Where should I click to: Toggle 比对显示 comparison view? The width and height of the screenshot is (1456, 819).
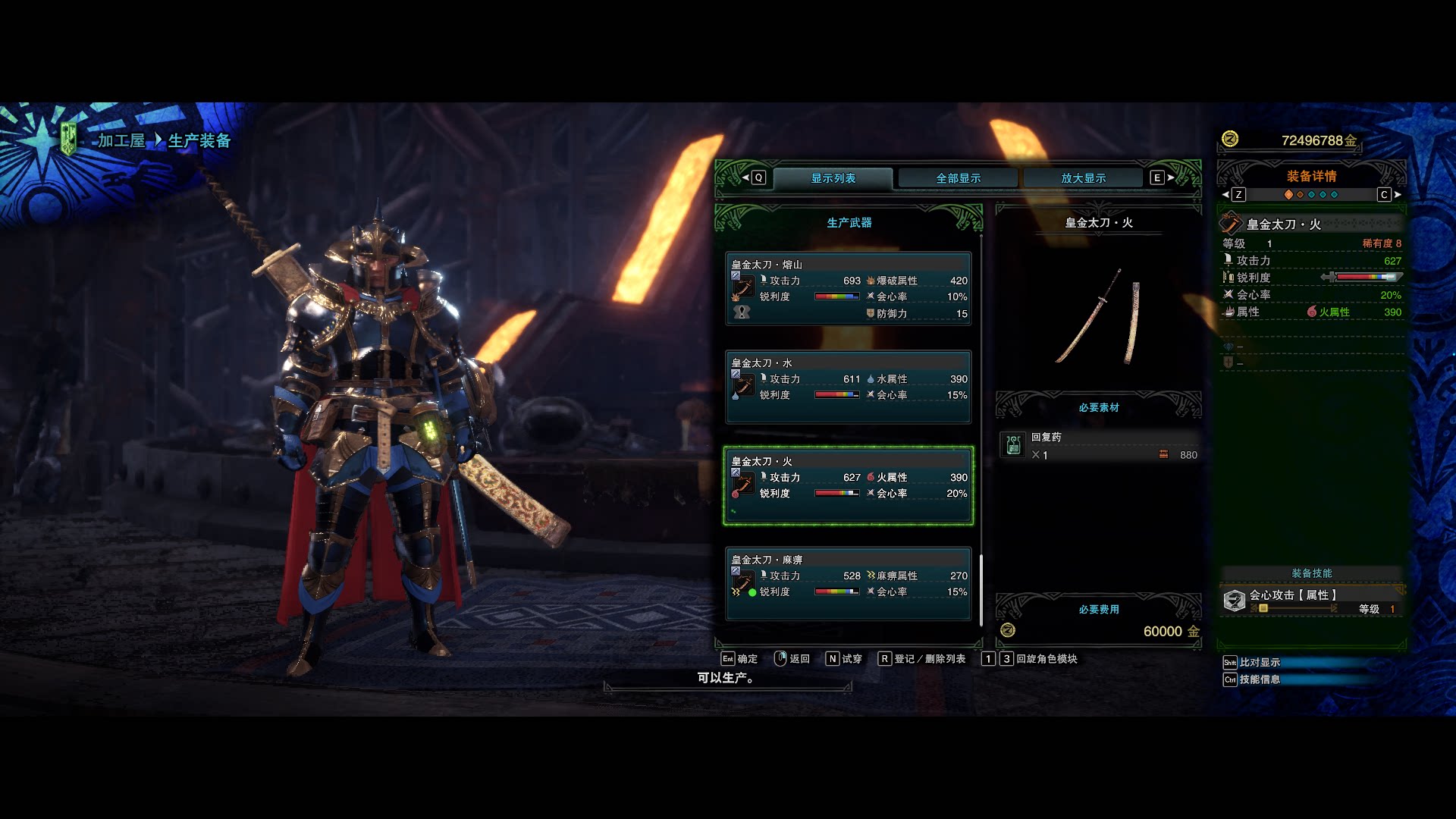click(x=1259, y=662)
